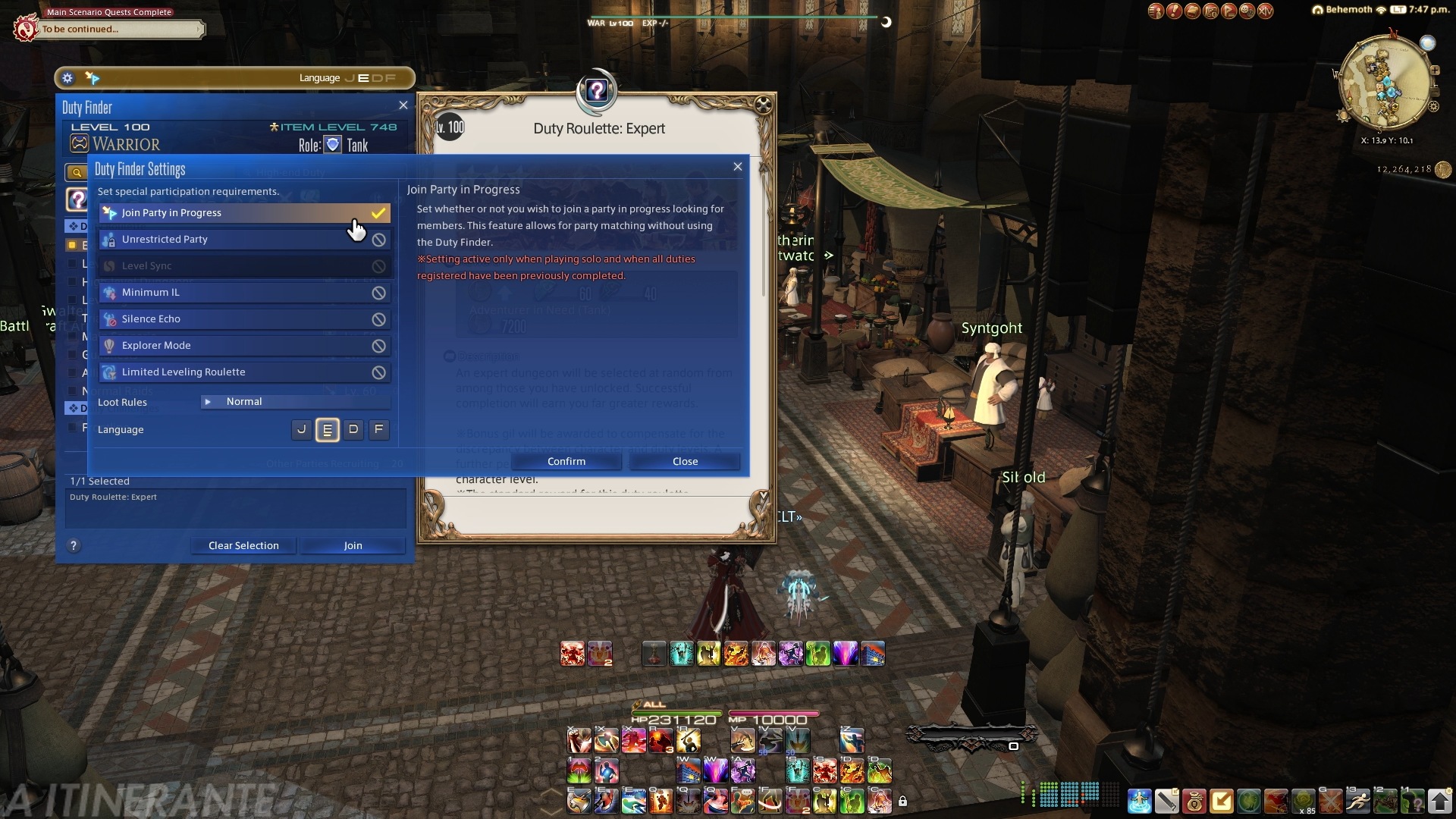Close the Duty Finder Settings via Close button
Image resolution: width=1456 pixels, height=819 pixels.
tap(685, 461)
